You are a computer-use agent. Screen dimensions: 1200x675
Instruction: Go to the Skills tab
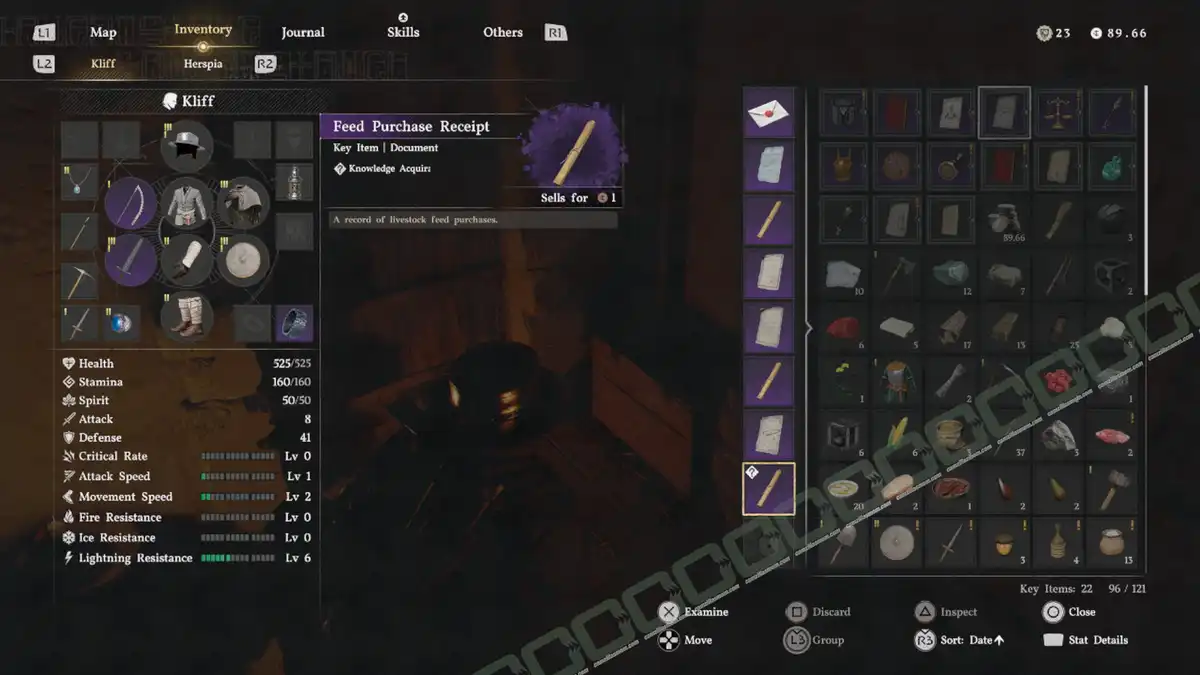click(403, 32)
